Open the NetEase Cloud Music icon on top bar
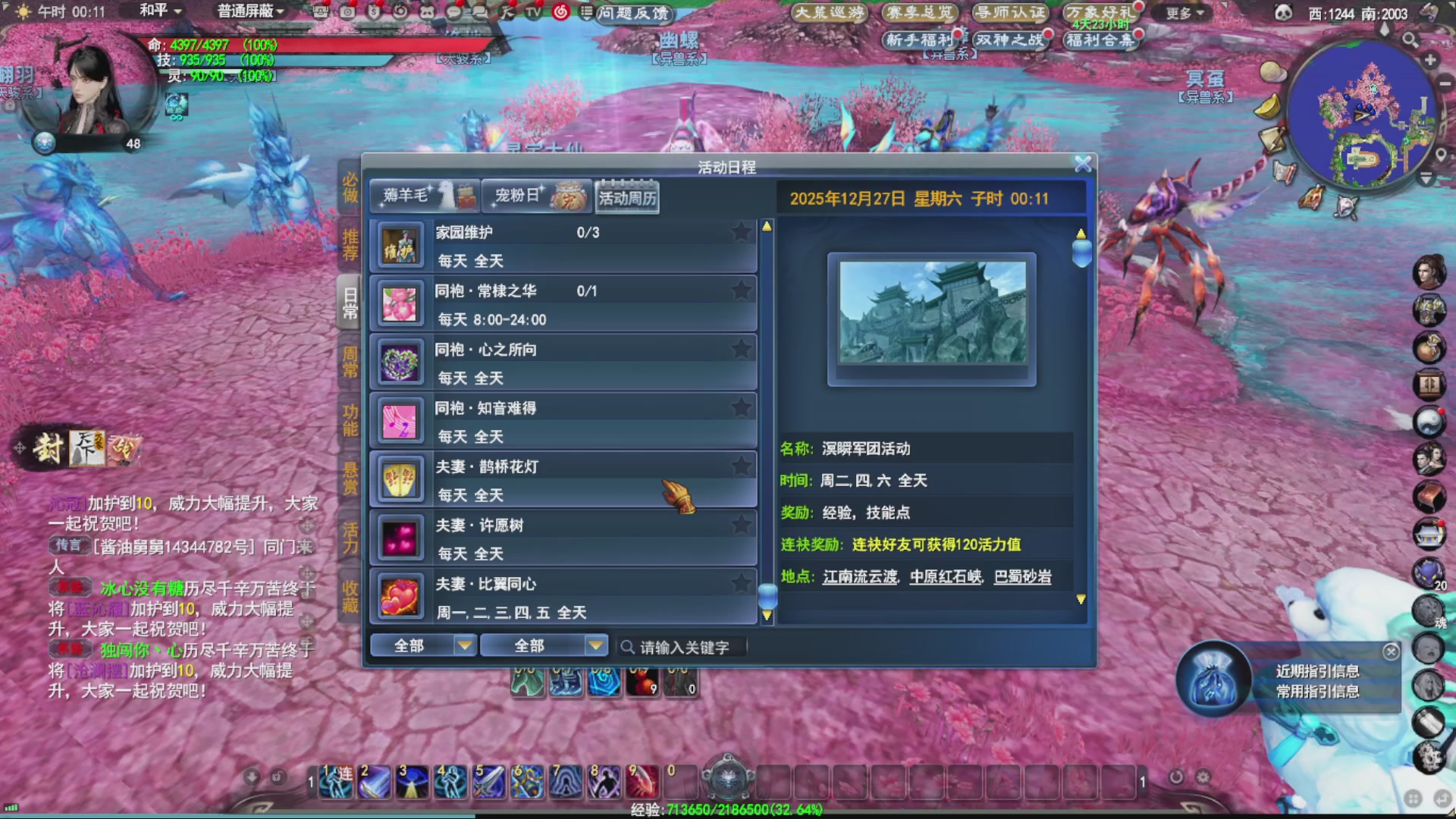1456x819 pixels. pos(561,12)
